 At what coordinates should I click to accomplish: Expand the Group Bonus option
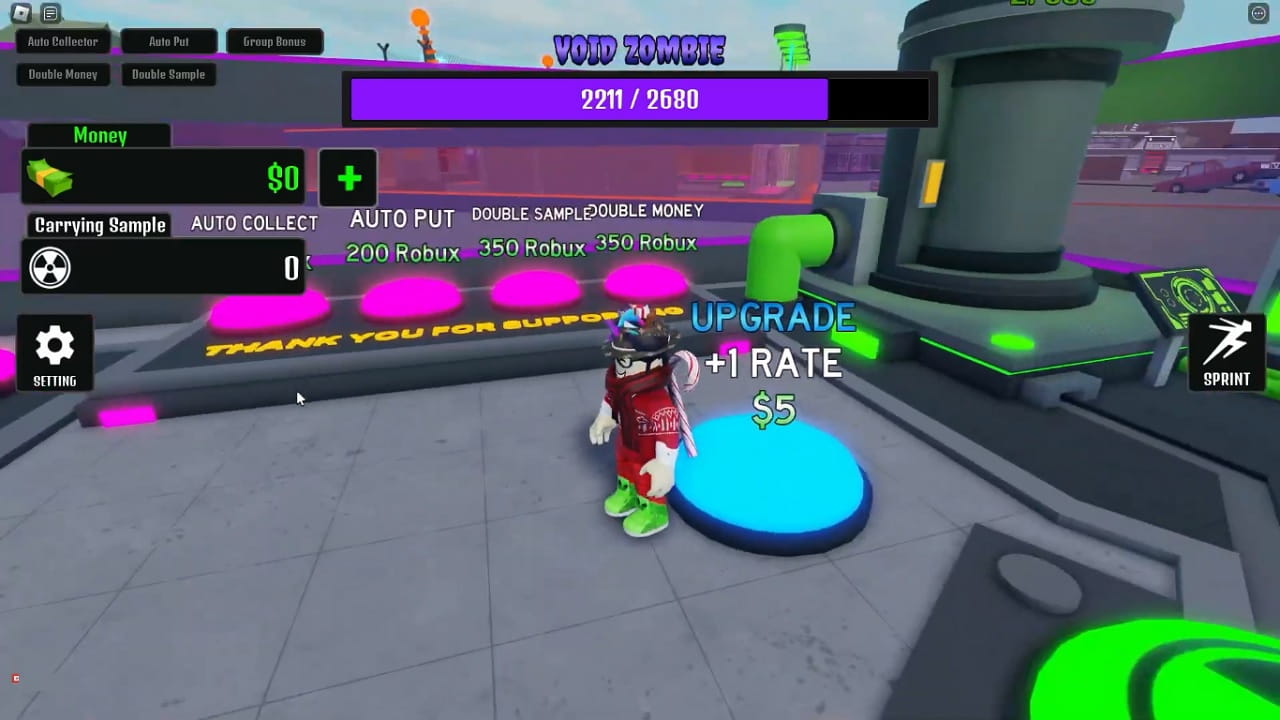[275, 41]
